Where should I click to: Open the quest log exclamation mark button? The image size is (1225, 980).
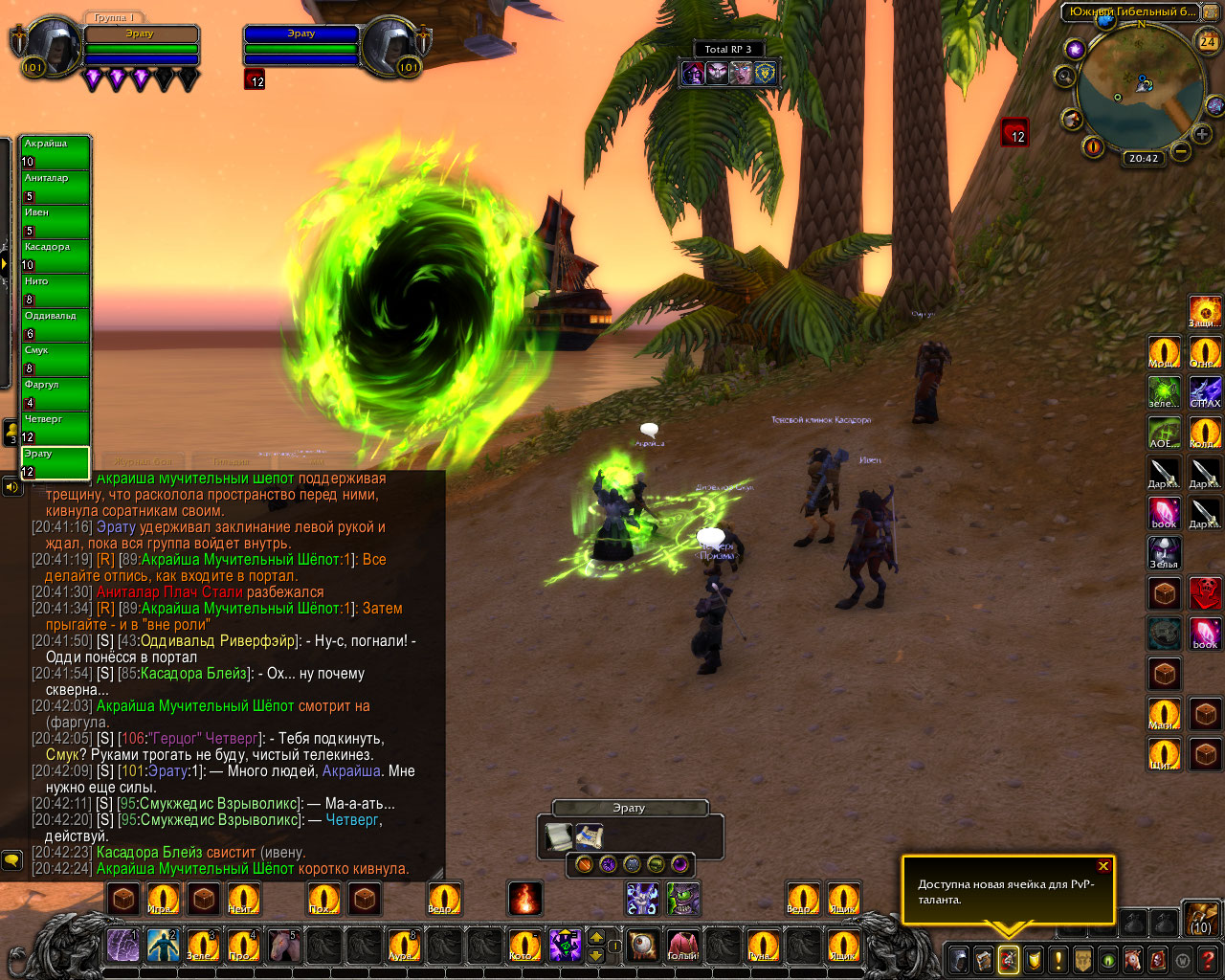(x=1058, y=959)
